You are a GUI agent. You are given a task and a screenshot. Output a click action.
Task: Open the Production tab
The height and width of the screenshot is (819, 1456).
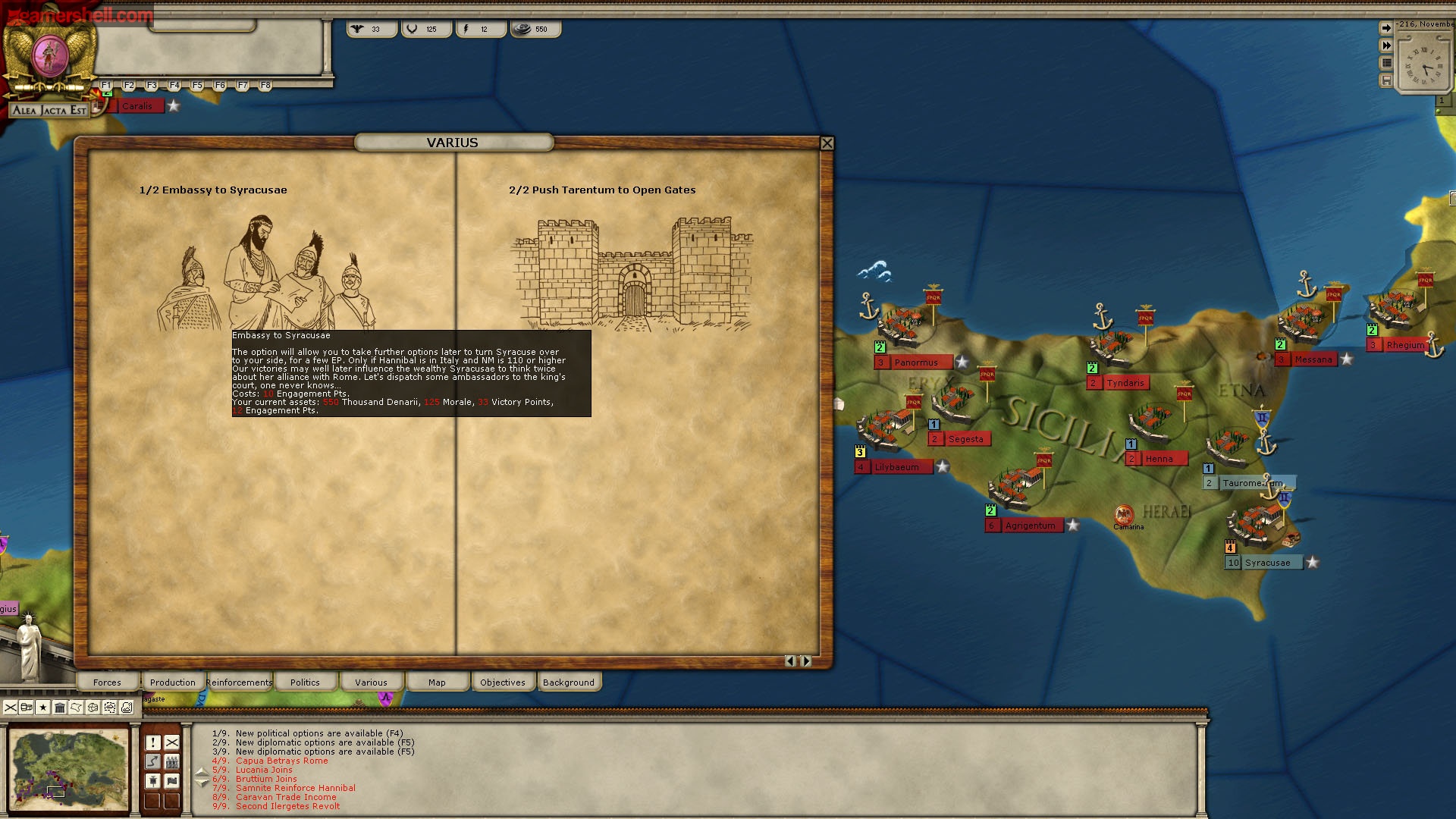pos(172,682)
